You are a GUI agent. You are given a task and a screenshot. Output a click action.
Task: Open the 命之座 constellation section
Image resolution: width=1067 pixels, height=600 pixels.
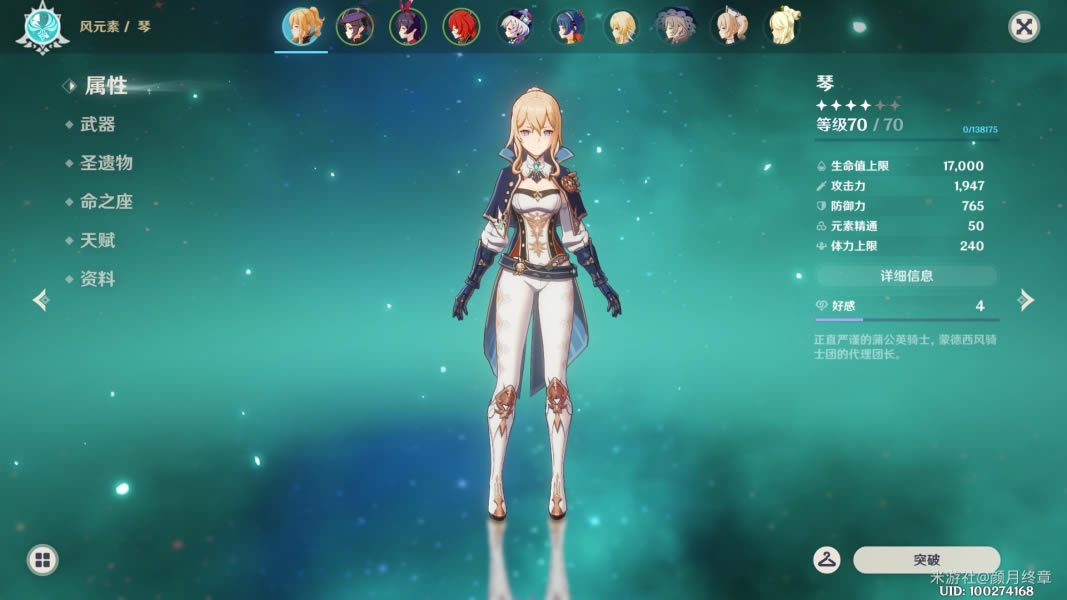click(106, 202)
